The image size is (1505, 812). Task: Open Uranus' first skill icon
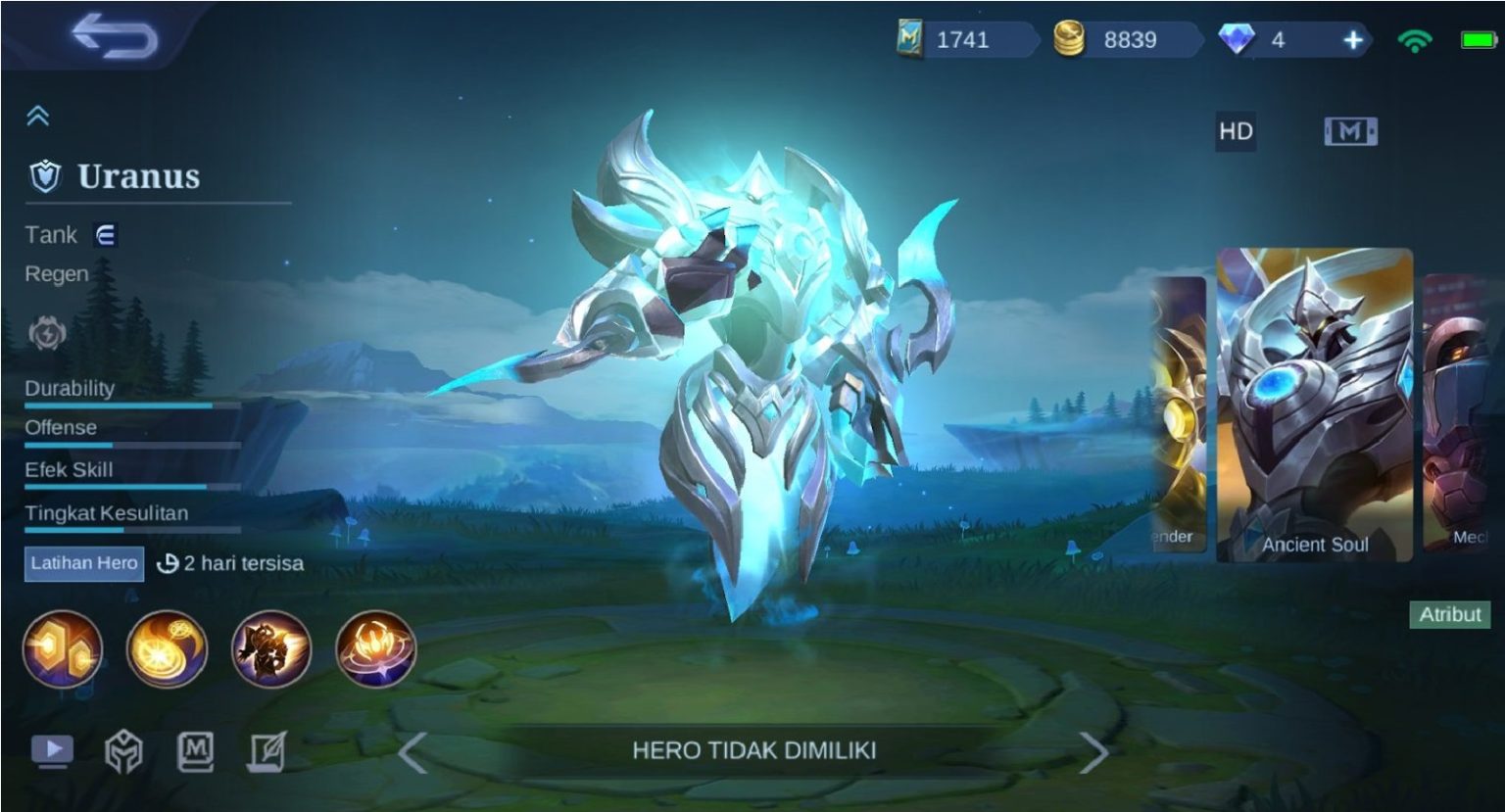168,649
